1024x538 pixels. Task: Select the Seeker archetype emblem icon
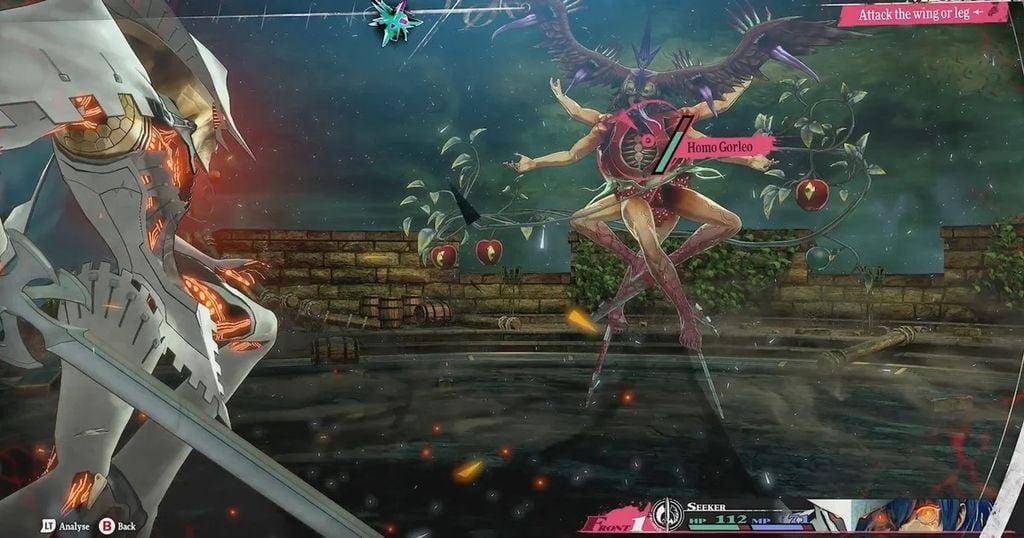click(665, 516)
